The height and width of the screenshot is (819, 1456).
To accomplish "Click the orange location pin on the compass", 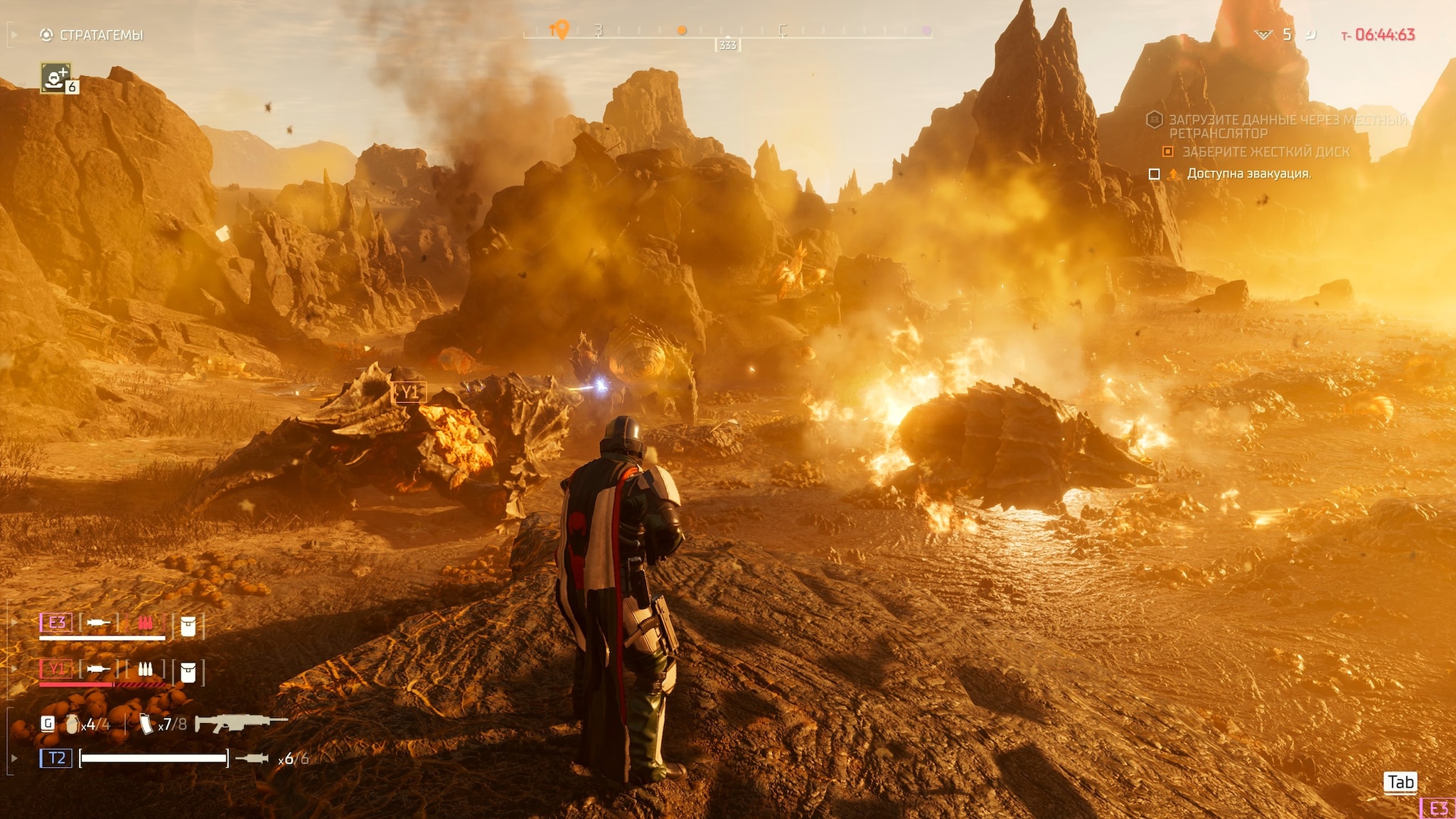I will tap(561, 29).
